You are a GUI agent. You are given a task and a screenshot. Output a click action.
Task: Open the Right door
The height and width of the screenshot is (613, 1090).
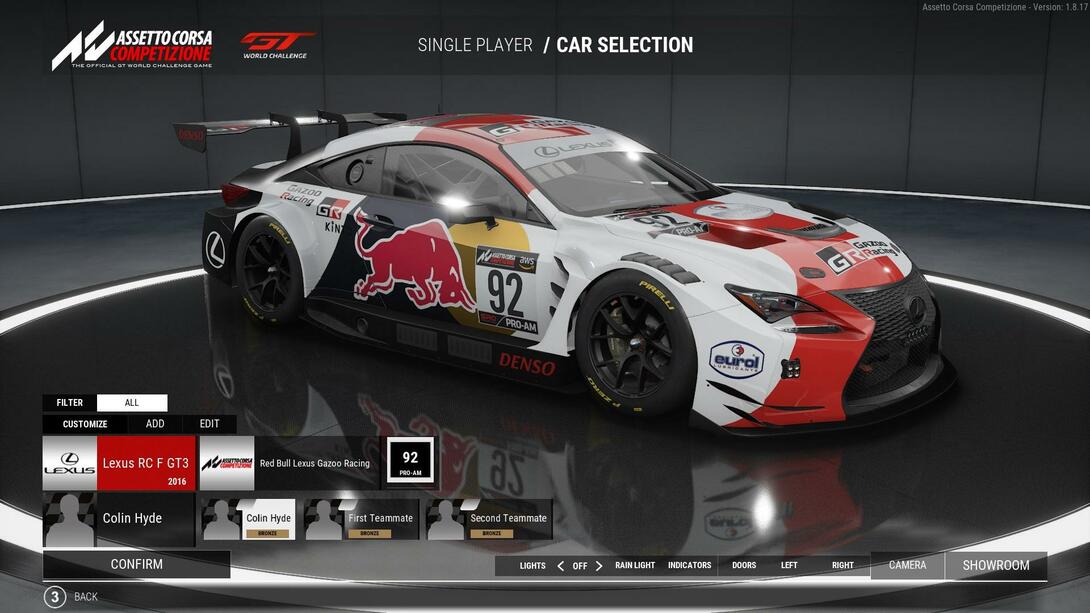click(843, 566)
